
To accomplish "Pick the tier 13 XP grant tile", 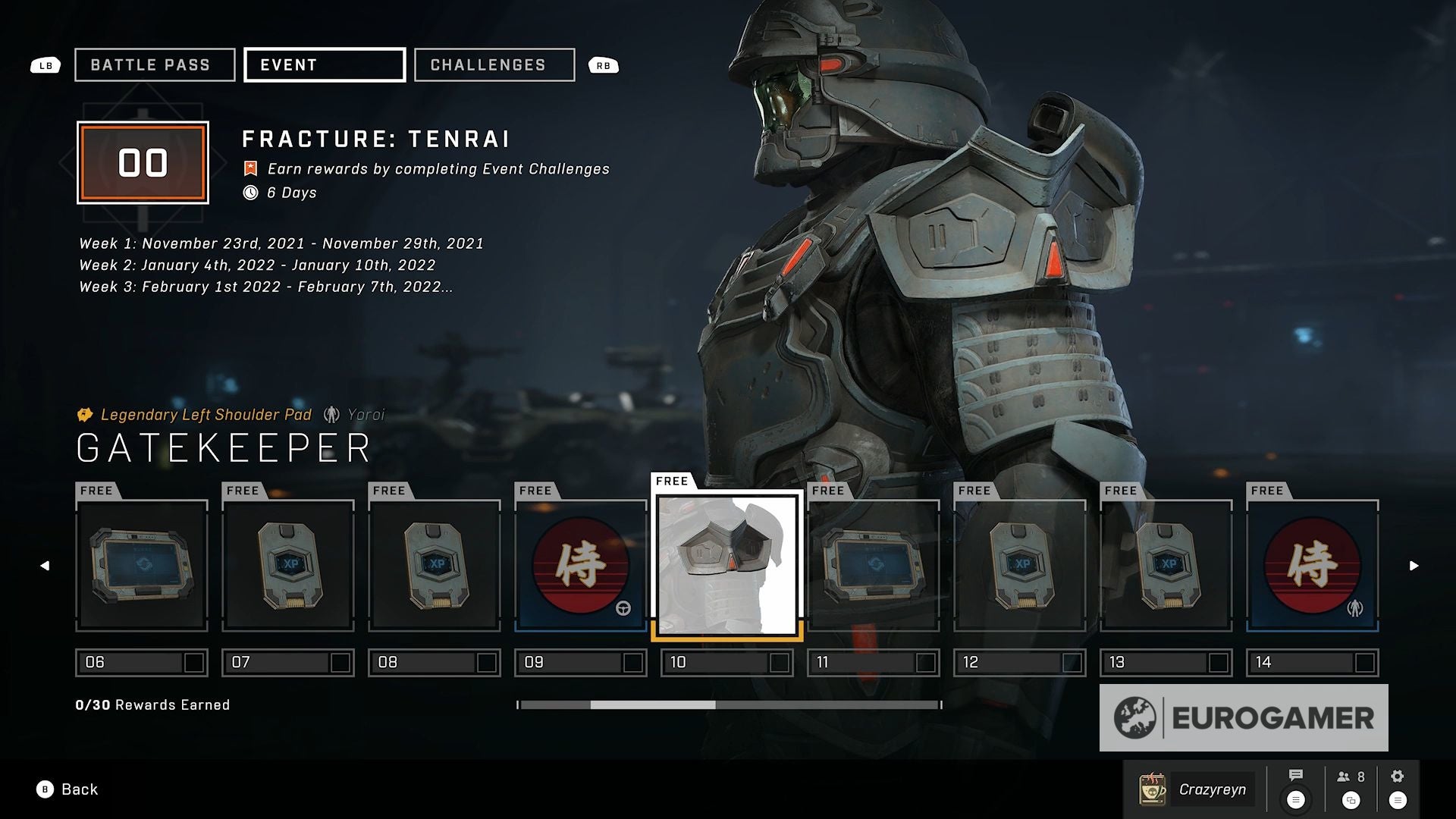I will coord(1166,566).
